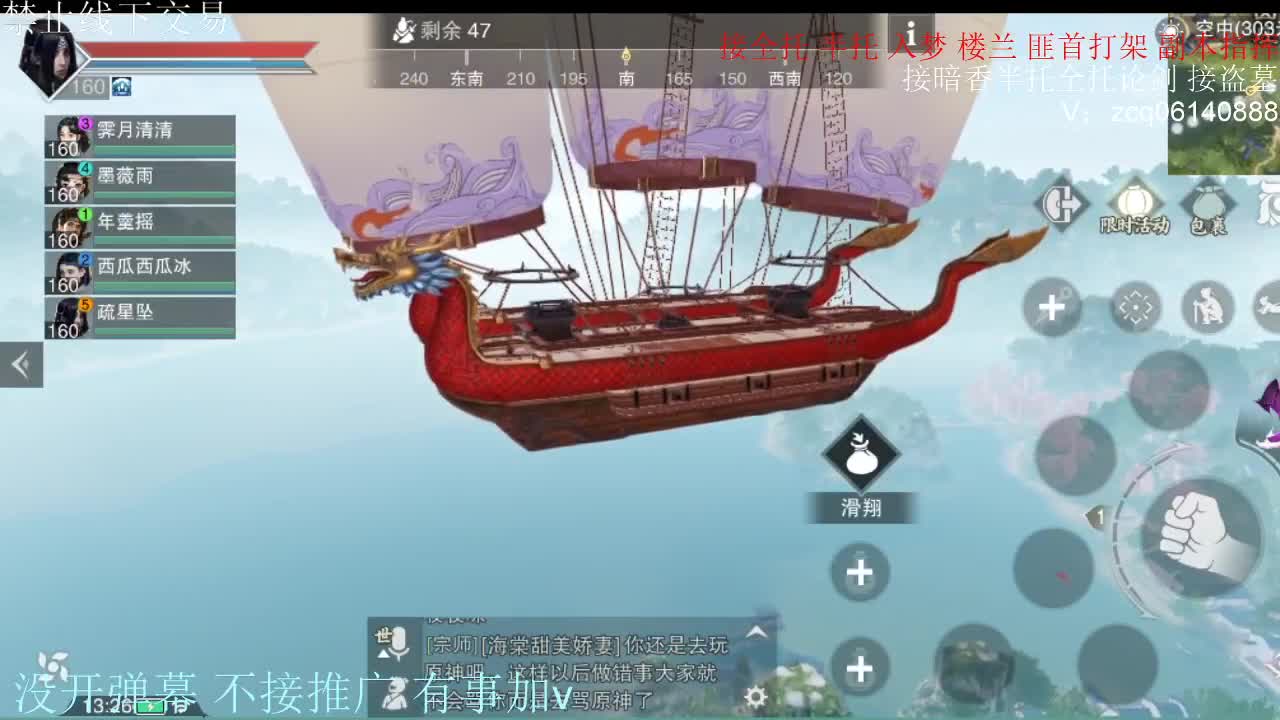The width and height of the screenshot is (1280, 720).
Task: Collapse the team list with the left arrow
Action: [x=20, y=364]
